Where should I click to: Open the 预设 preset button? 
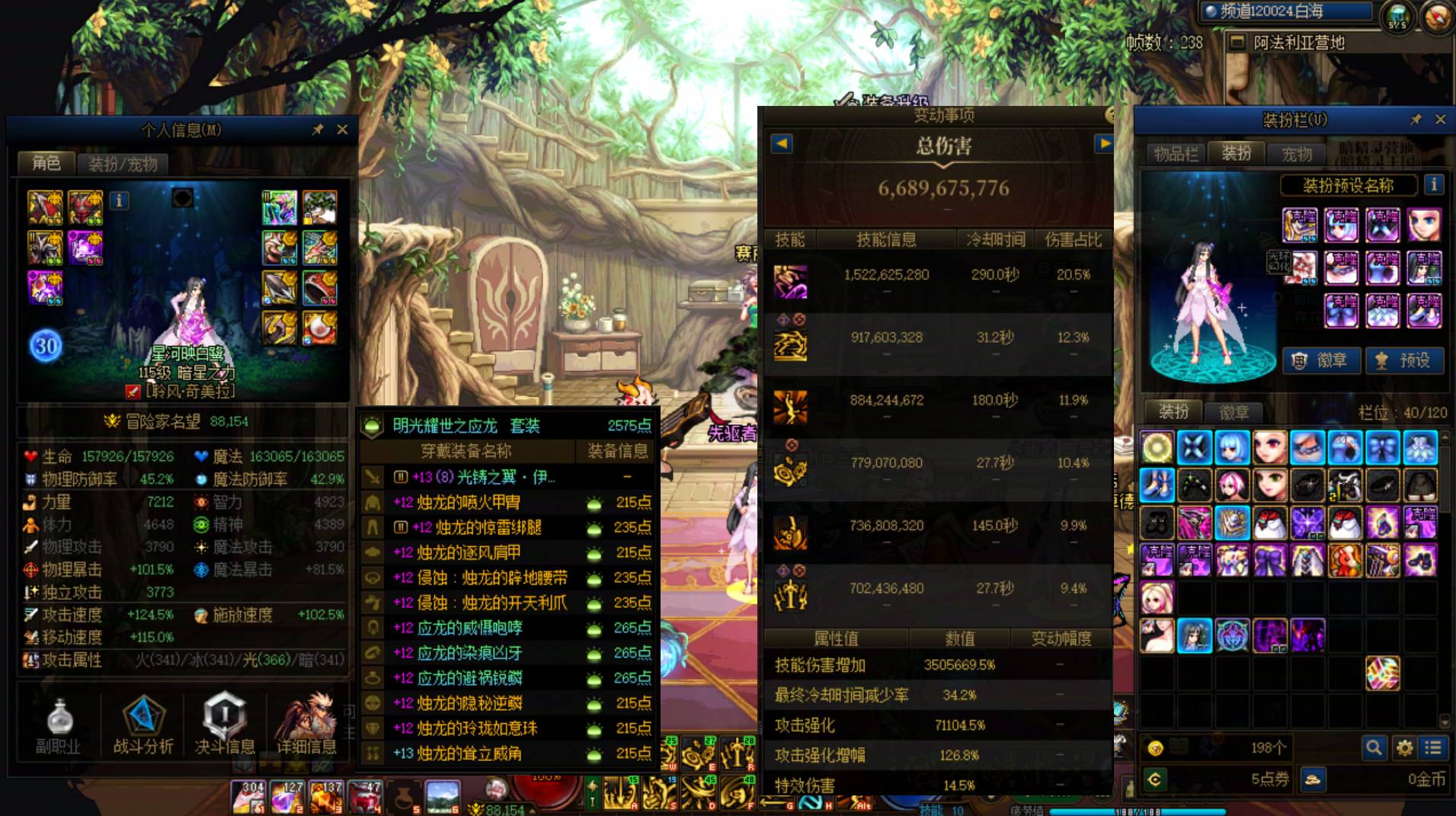click(x=1404, y=360)
